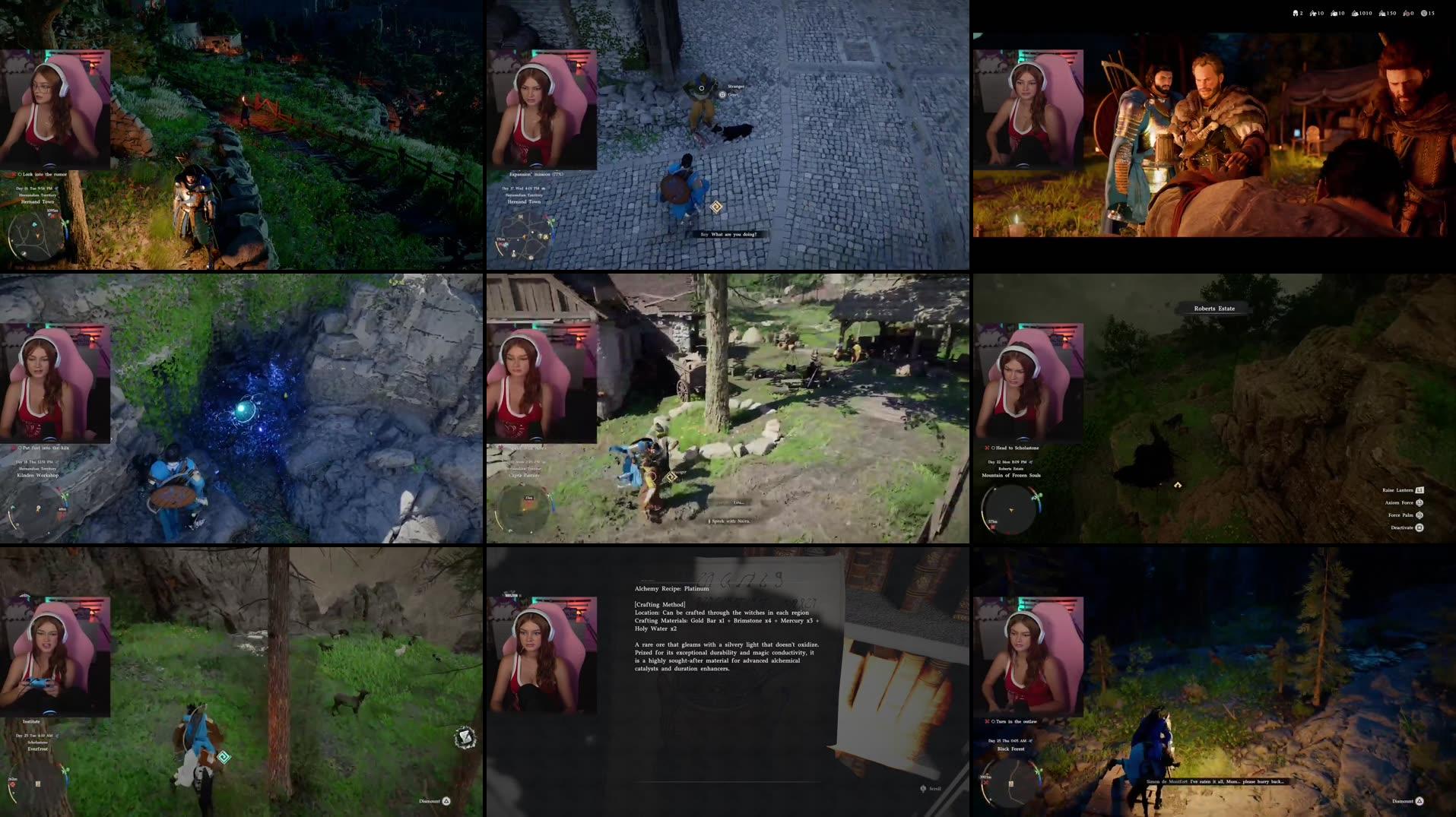
Task: Click the Look into the rumor objective
Action: (x=42, y=174)
